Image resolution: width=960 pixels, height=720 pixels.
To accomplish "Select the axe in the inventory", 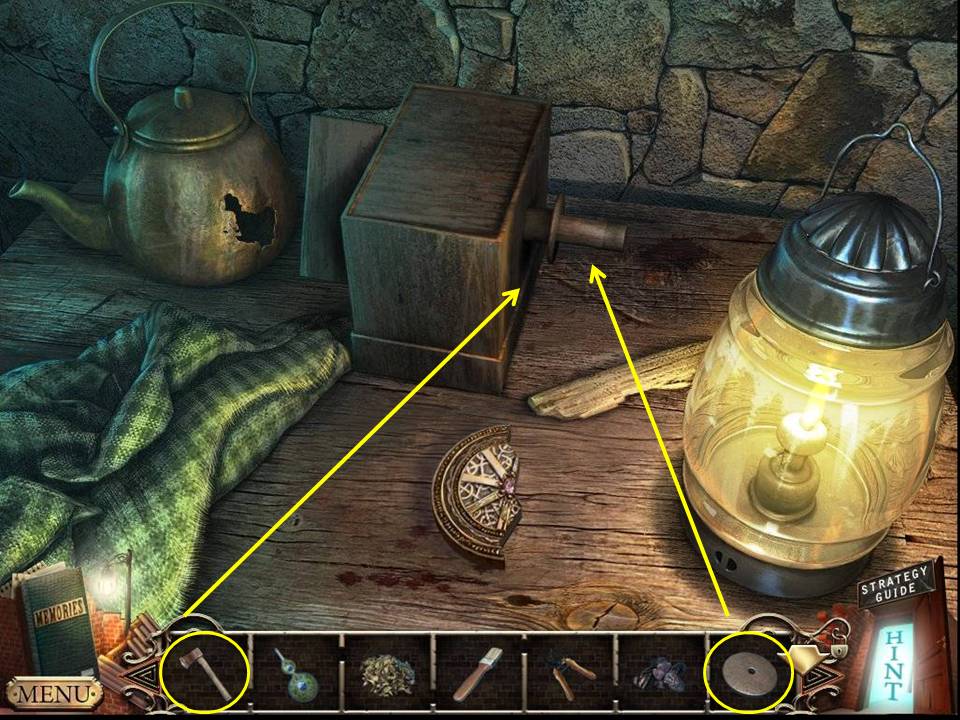I will click(x=208, y=669).
